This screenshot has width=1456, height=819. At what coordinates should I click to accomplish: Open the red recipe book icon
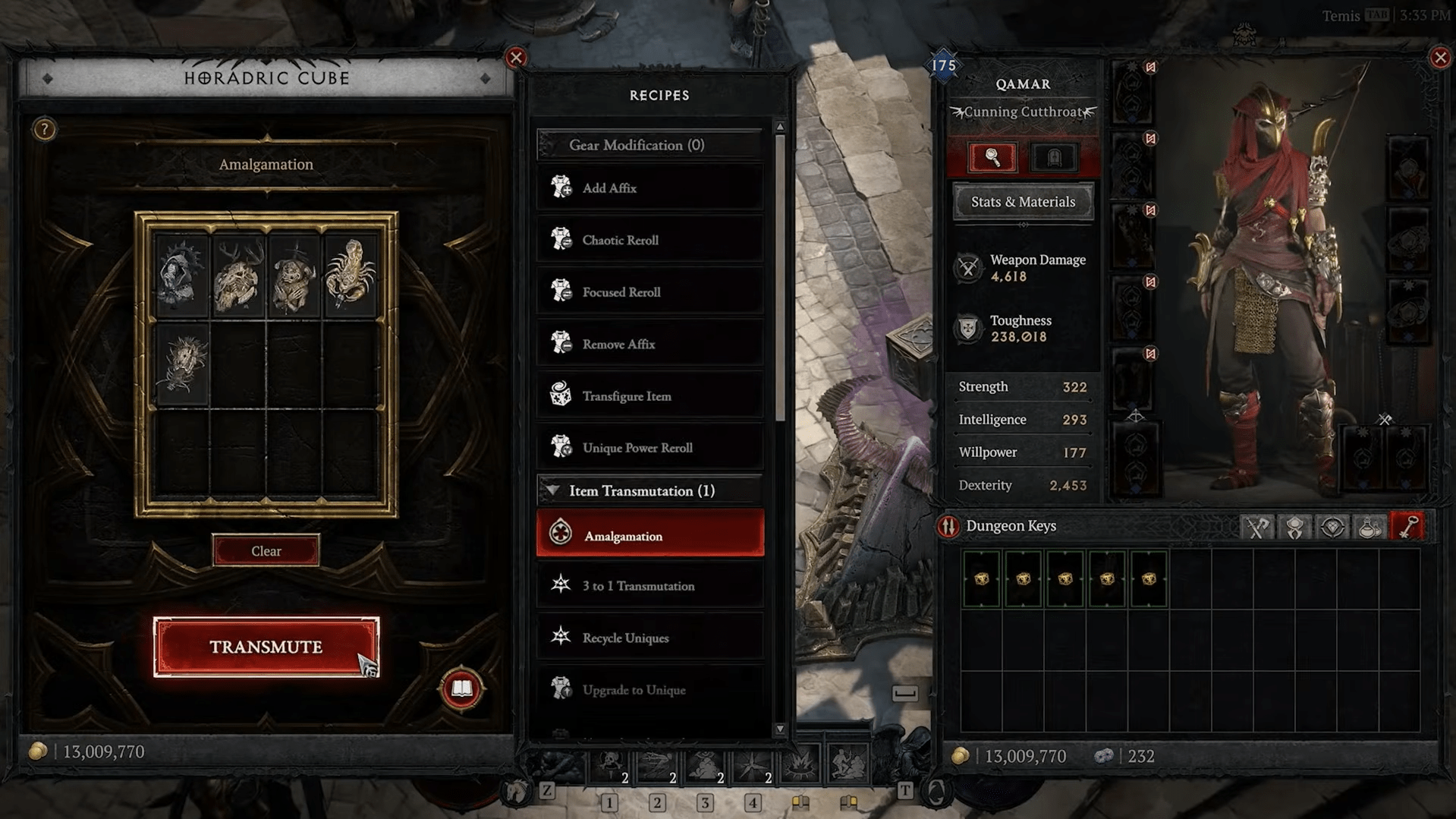click(x=461, y=688)
